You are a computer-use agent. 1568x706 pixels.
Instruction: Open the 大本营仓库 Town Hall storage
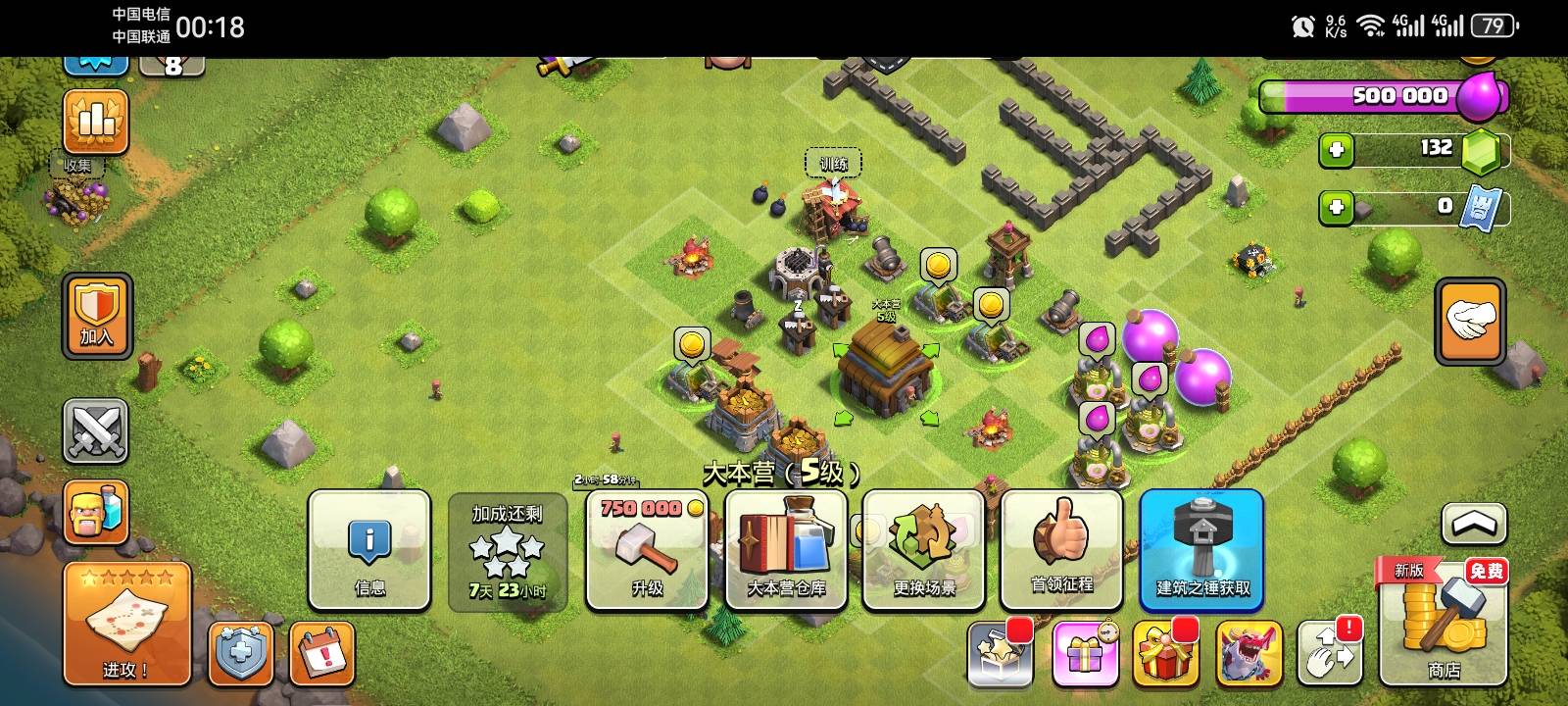(x=785, y=549)
